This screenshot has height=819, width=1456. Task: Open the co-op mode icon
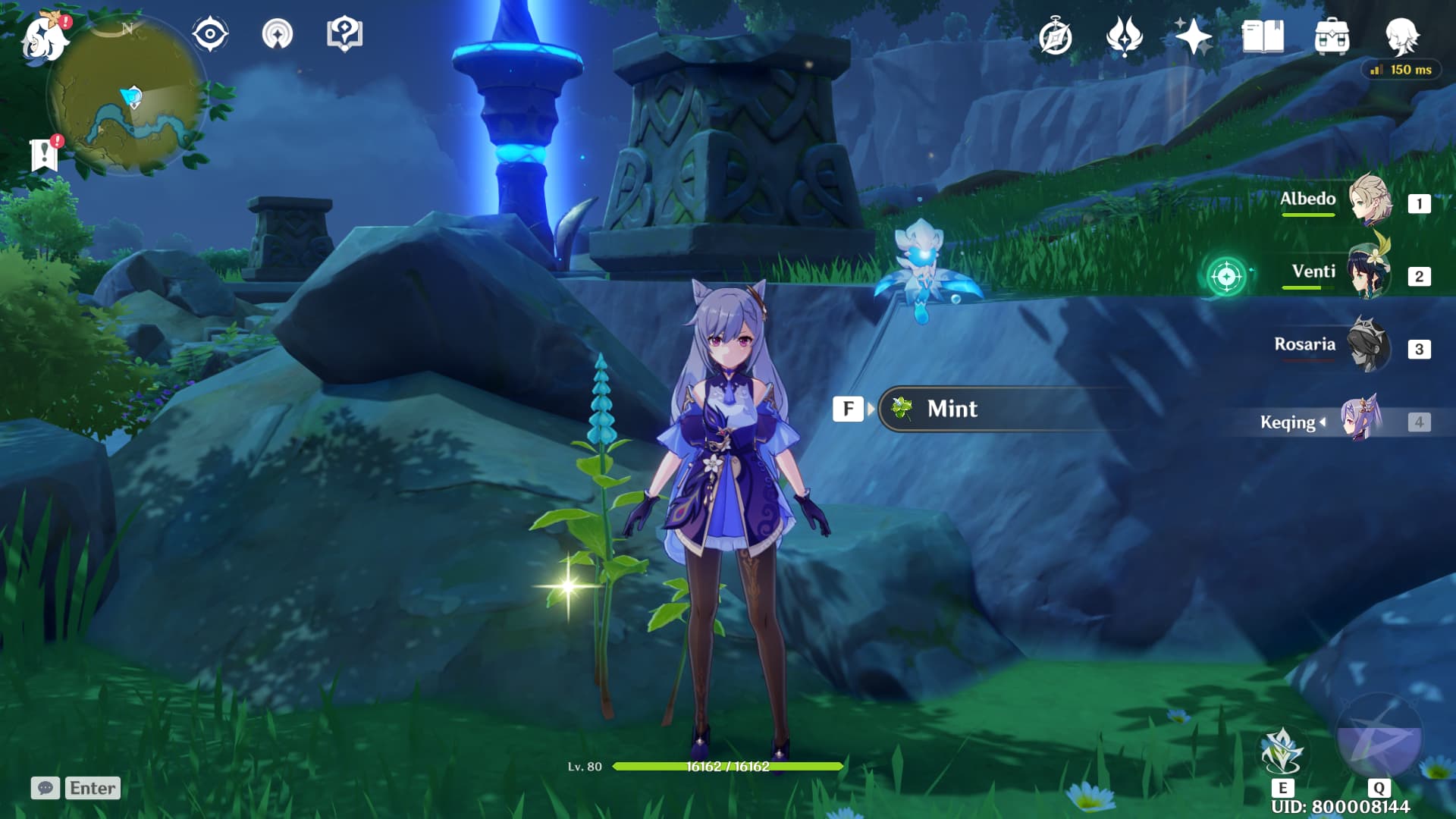pyautogui.click(x=277, y=35)
